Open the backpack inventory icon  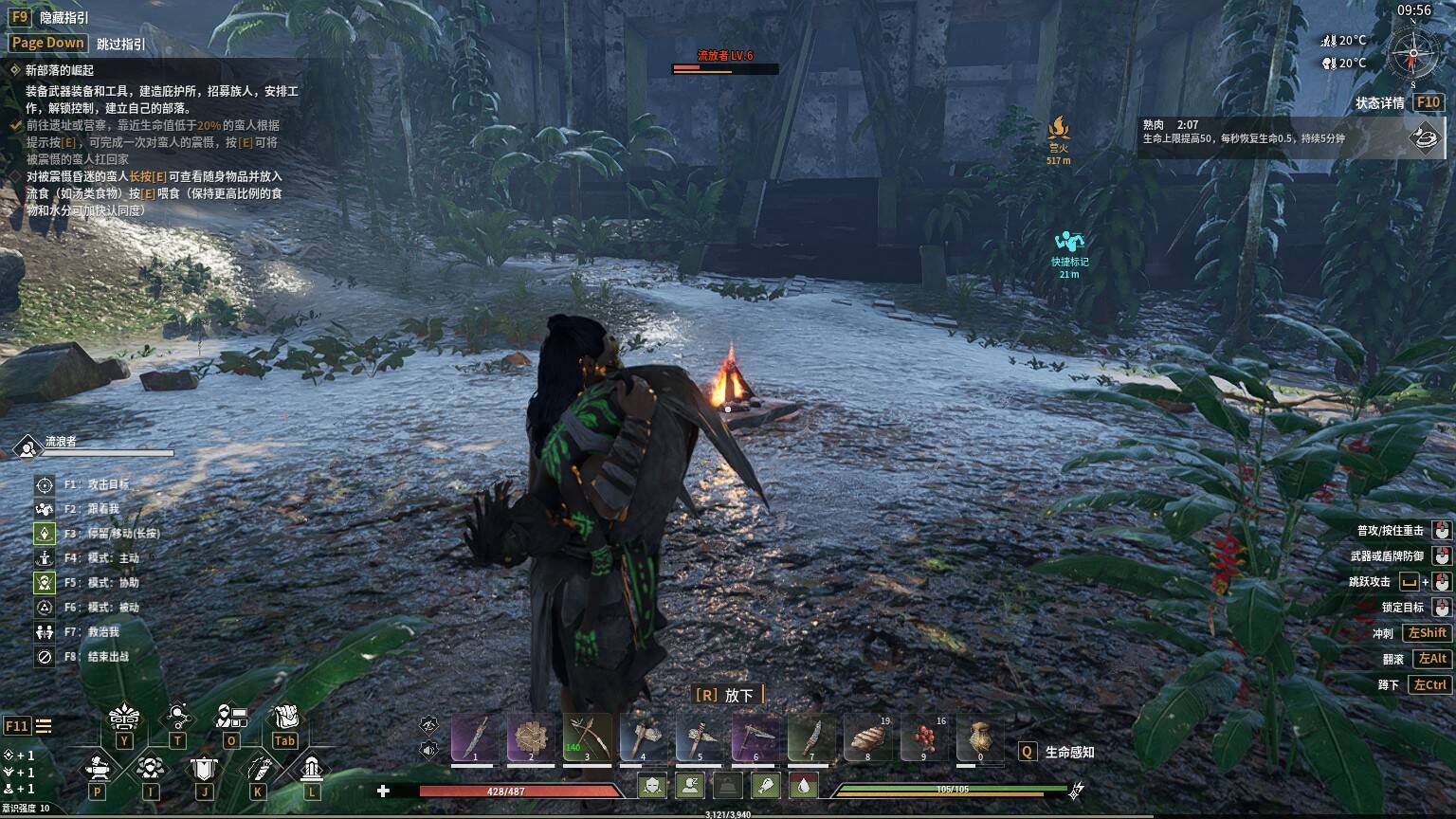[x=285, y=718]
